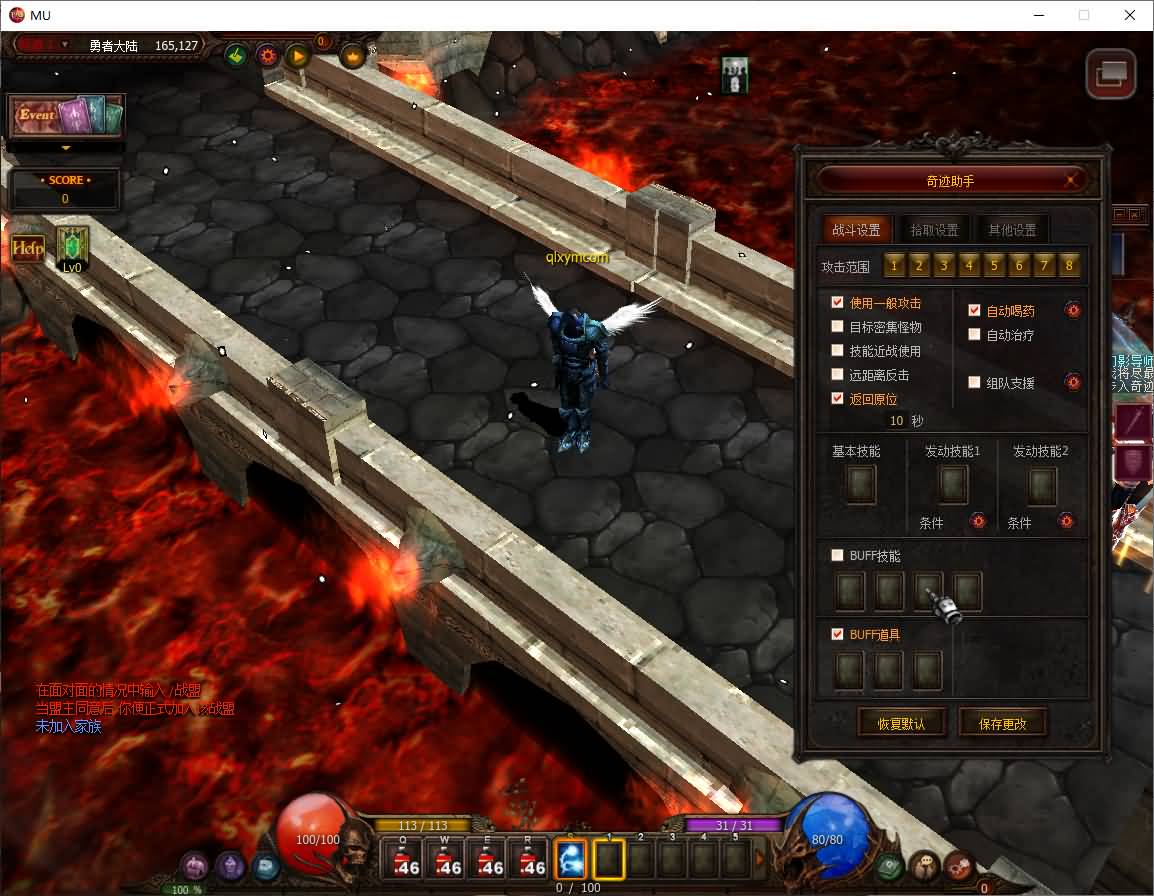Save changes with 保存更改
This screenshot has width=1154, height=896.
[1002, 723]
